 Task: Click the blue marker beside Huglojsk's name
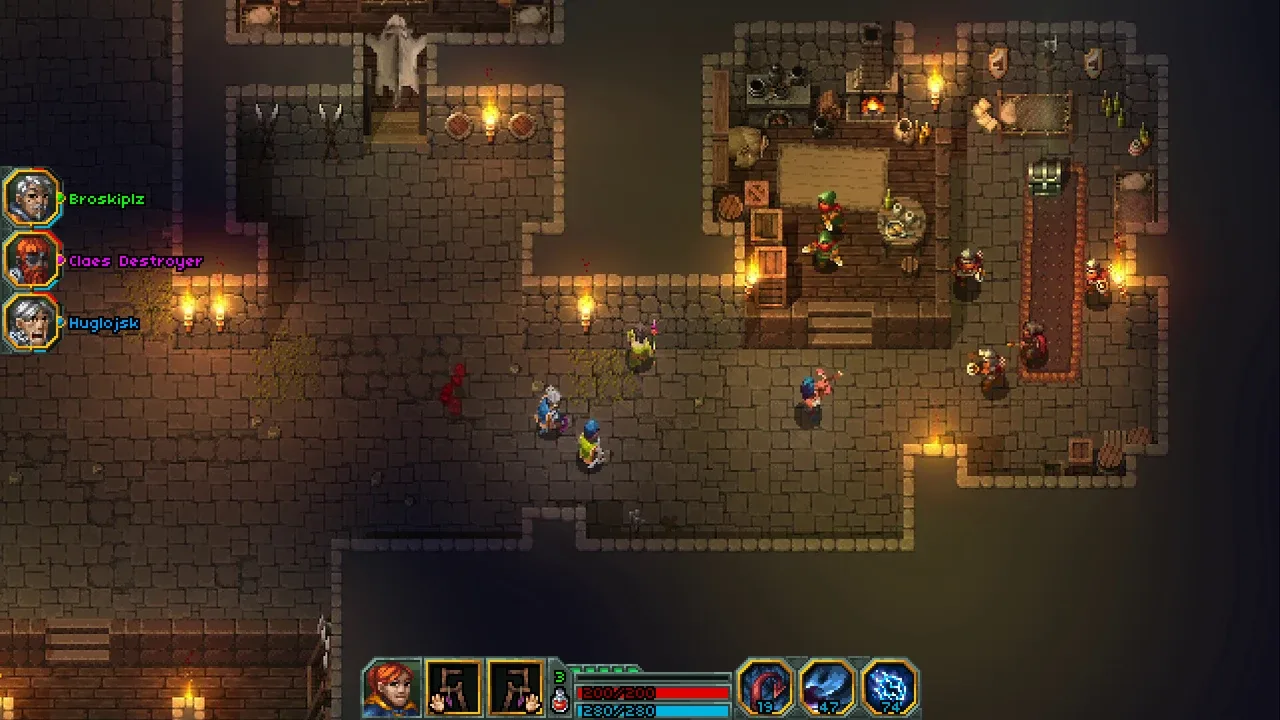click(60, 322)
